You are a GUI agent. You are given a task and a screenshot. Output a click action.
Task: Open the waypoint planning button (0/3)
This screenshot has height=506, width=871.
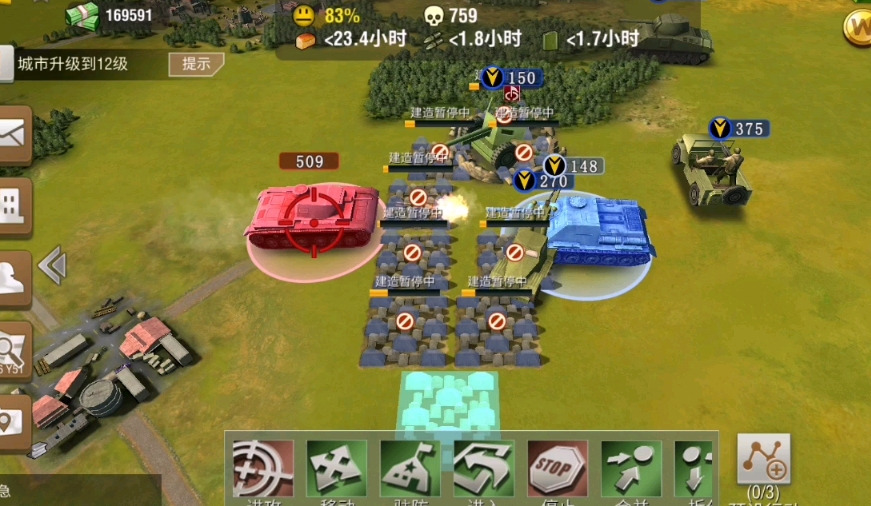tap(764, 460)
